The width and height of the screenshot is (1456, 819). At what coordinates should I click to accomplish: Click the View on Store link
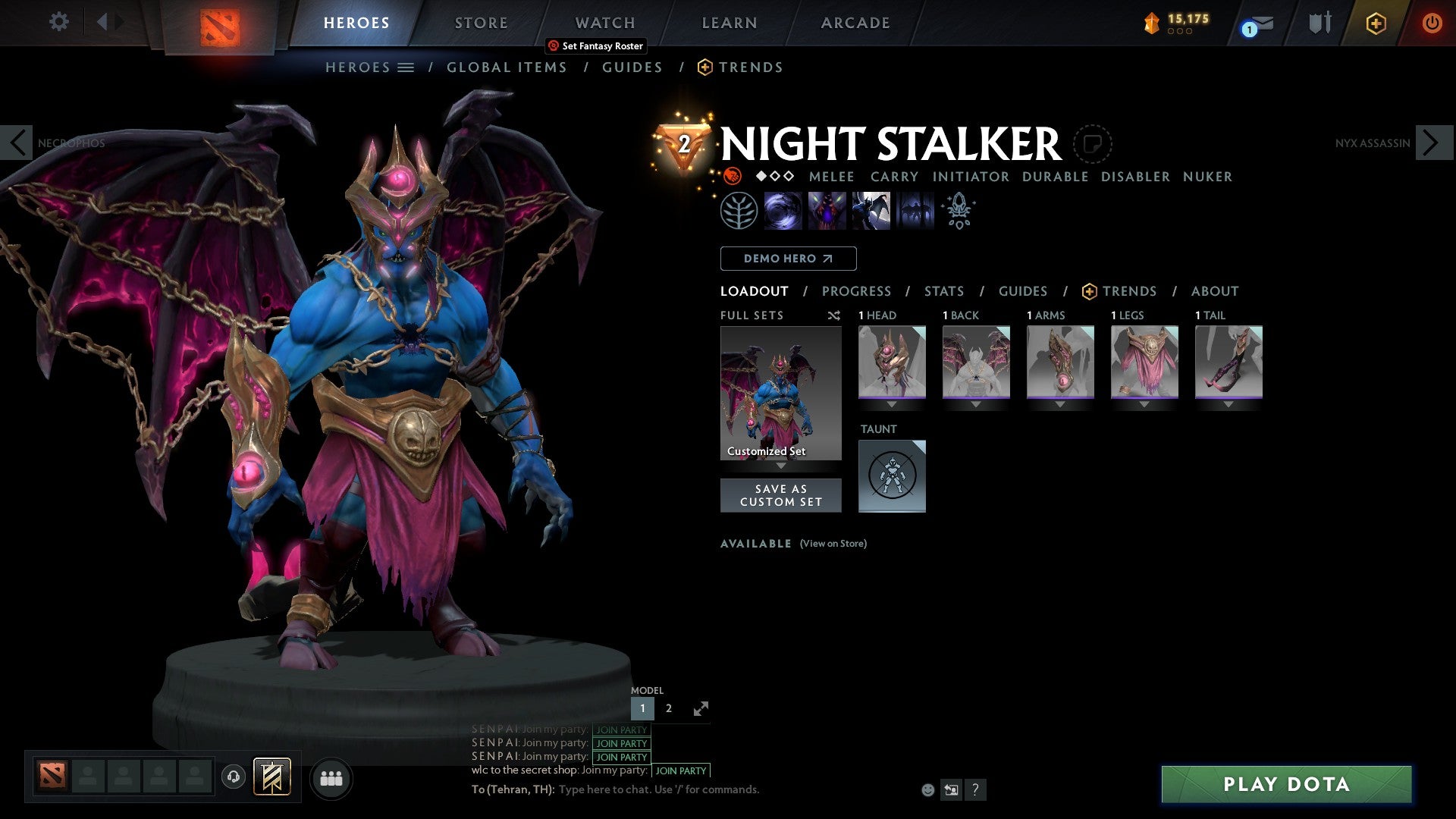click(833, 544)
